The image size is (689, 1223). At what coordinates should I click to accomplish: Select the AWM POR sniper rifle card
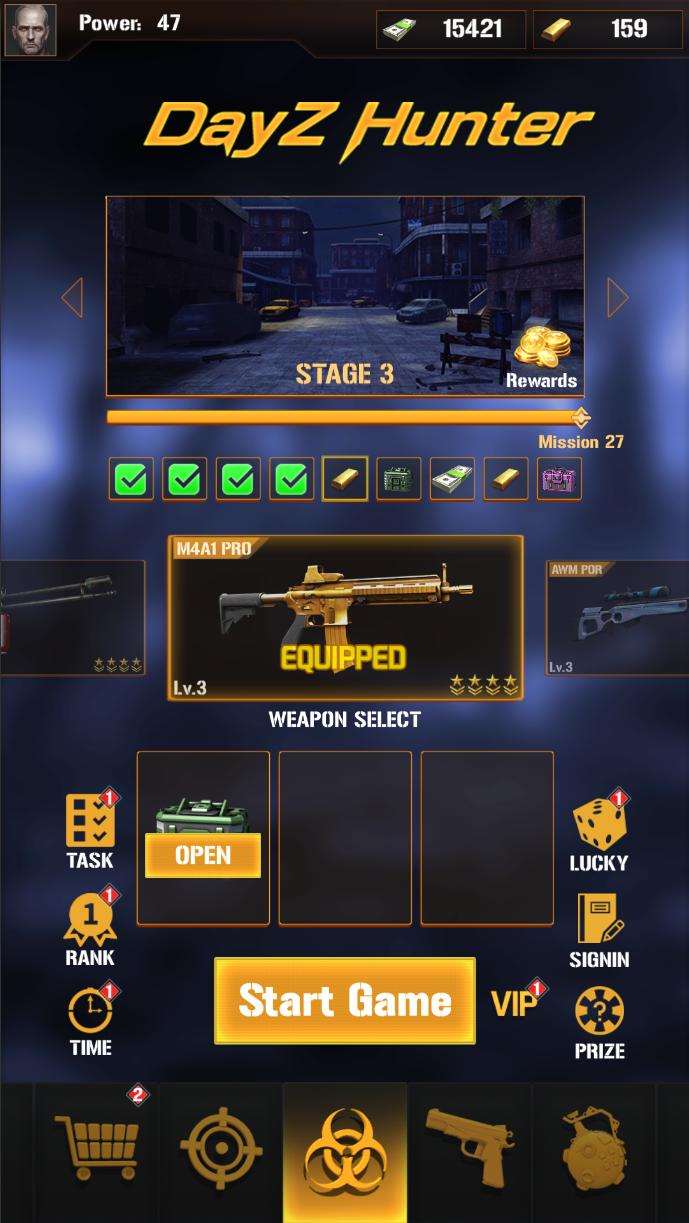[616, 617]
